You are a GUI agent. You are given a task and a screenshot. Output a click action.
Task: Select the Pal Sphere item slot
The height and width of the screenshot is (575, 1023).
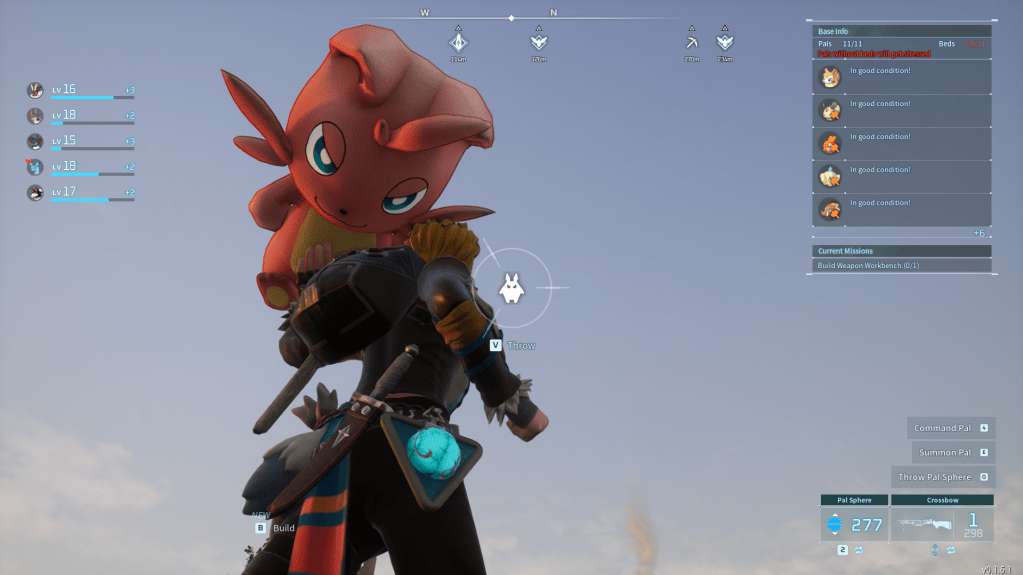[853, 524]
